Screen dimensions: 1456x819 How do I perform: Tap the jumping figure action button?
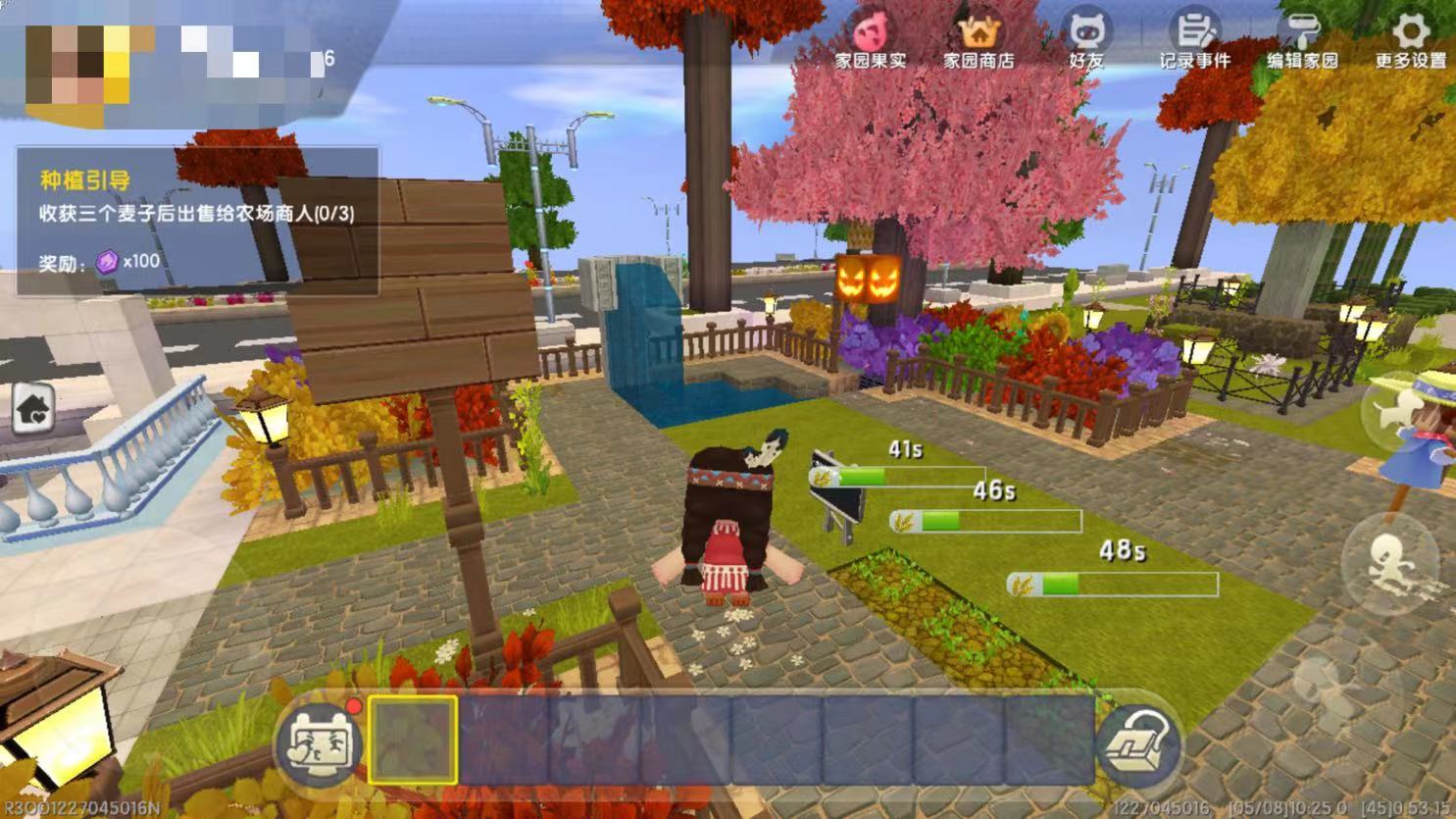[x=1402, y=412]
